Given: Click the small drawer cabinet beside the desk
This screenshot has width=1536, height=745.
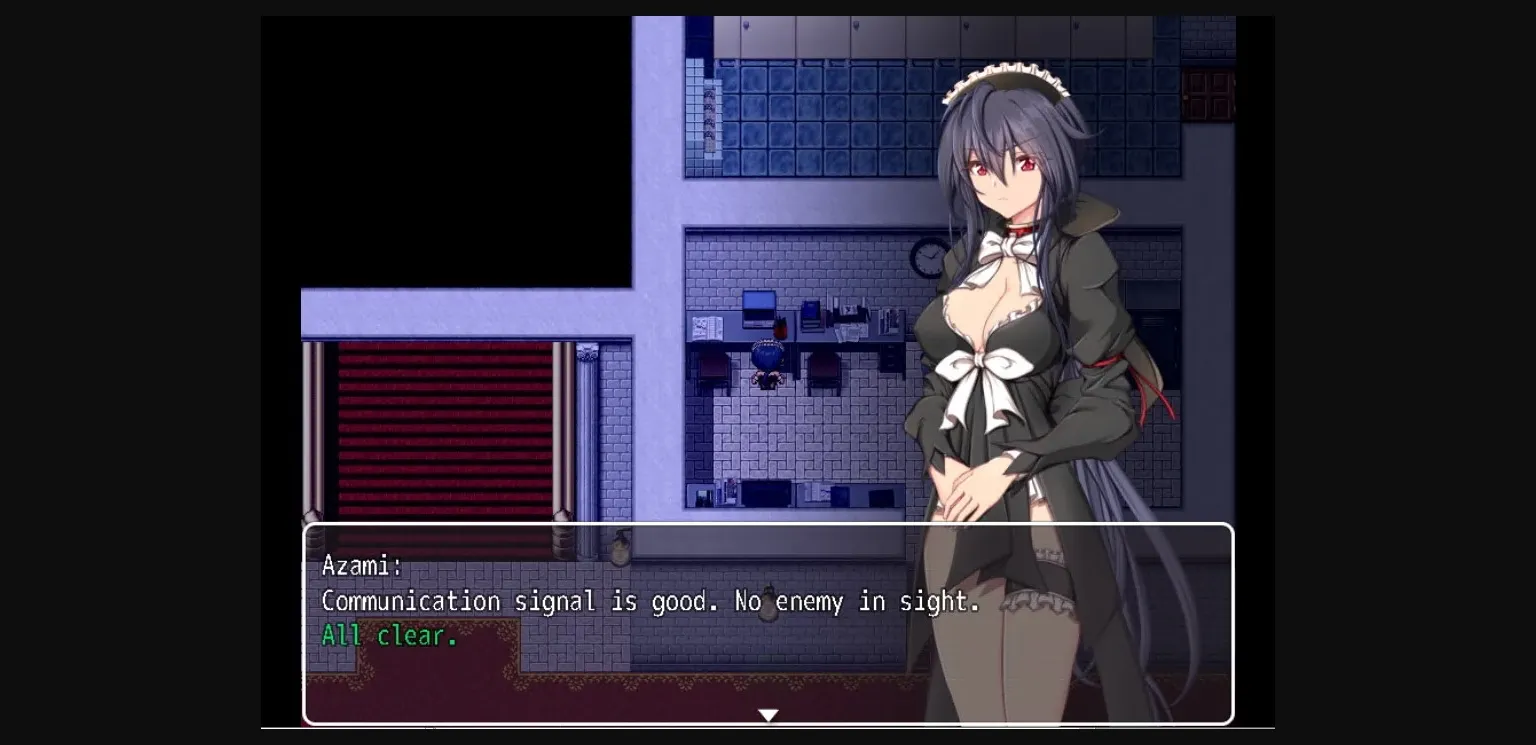Looking at the screenshot, I should [892, 355].
